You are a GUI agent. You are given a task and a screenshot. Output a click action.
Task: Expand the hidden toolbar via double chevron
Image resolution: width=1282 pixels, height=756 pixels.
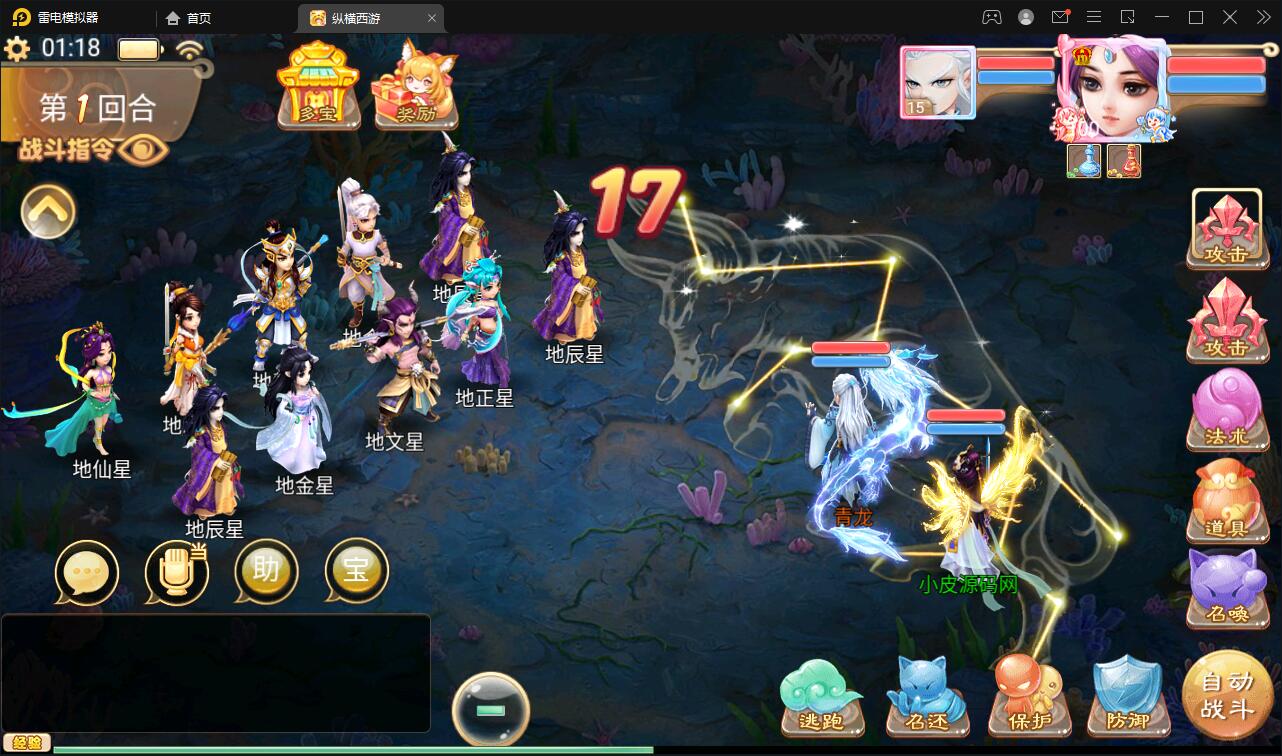[1262, 16]
